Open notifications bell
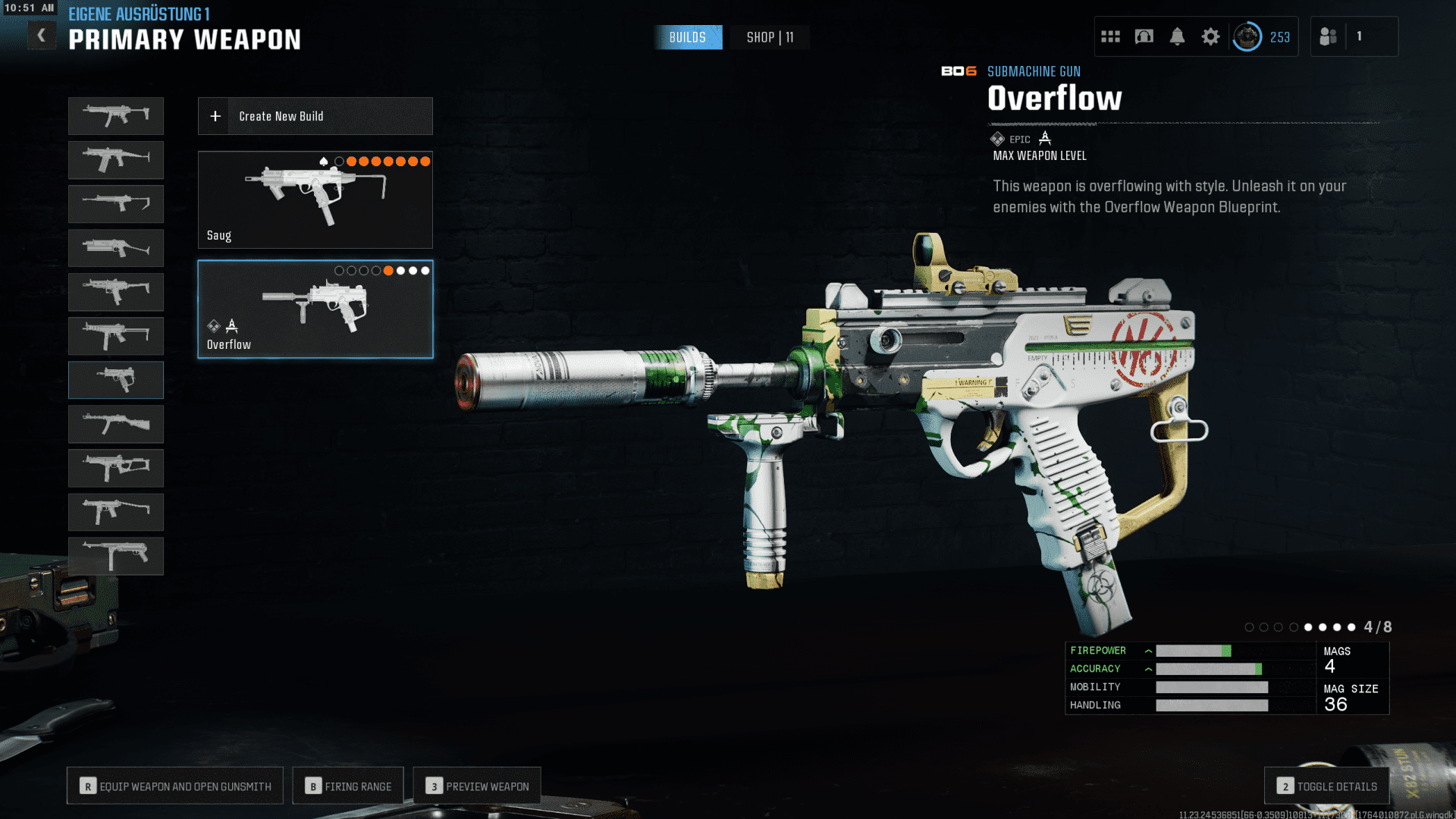 tap(1177, 36)
